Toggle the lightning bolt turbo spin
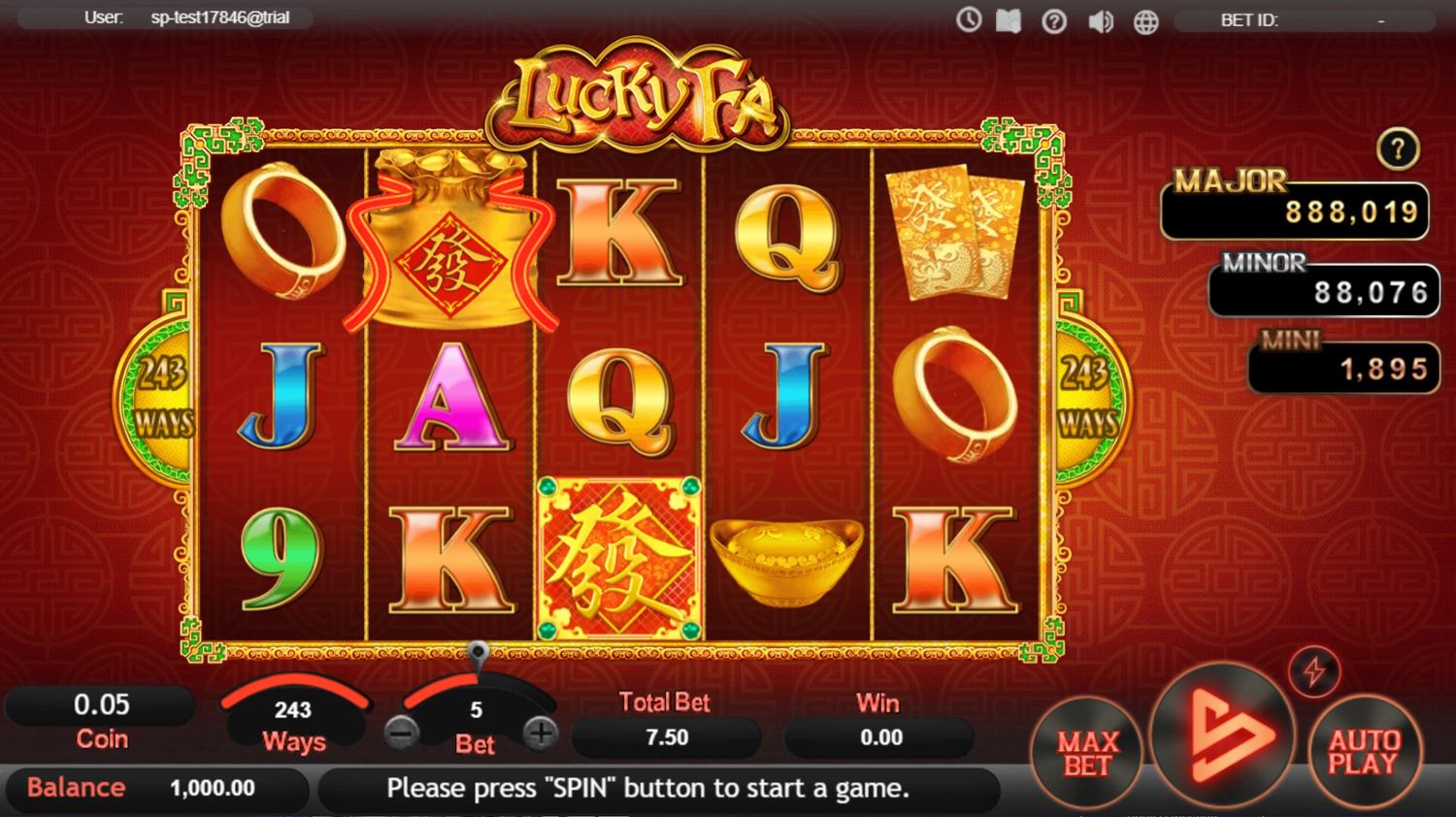The height and width of the screenshot is (817, 1456). (x=1314, y=670)
